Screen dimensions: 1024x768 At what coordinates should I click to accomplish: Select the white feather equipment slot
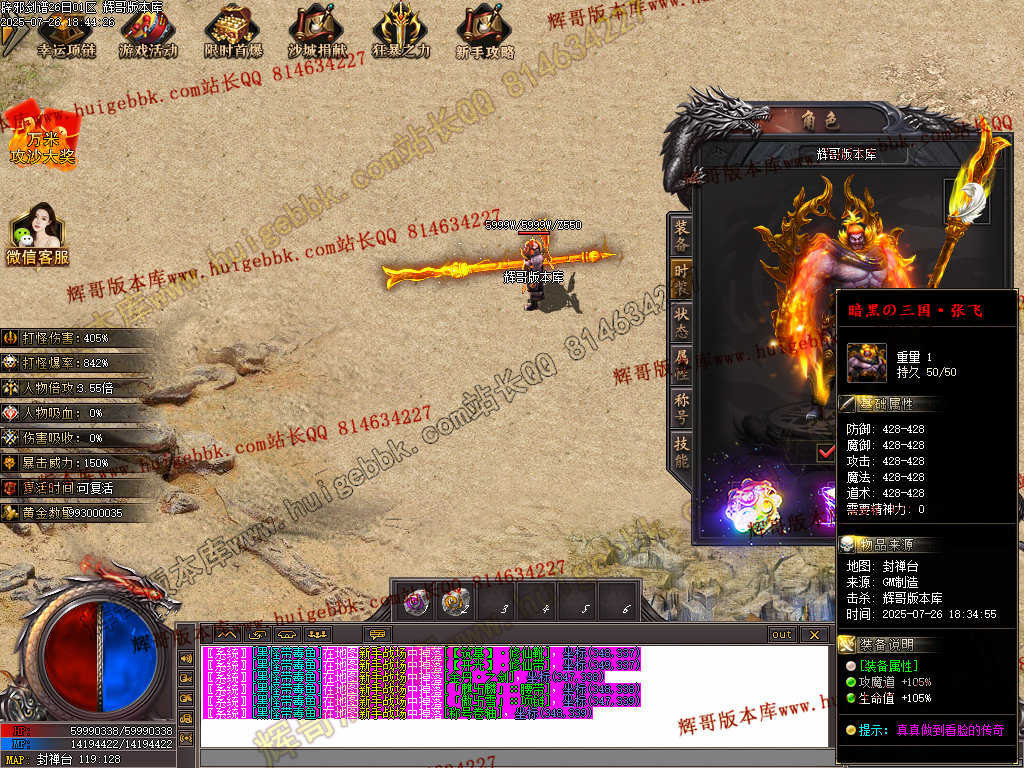[x=967, y=200]
